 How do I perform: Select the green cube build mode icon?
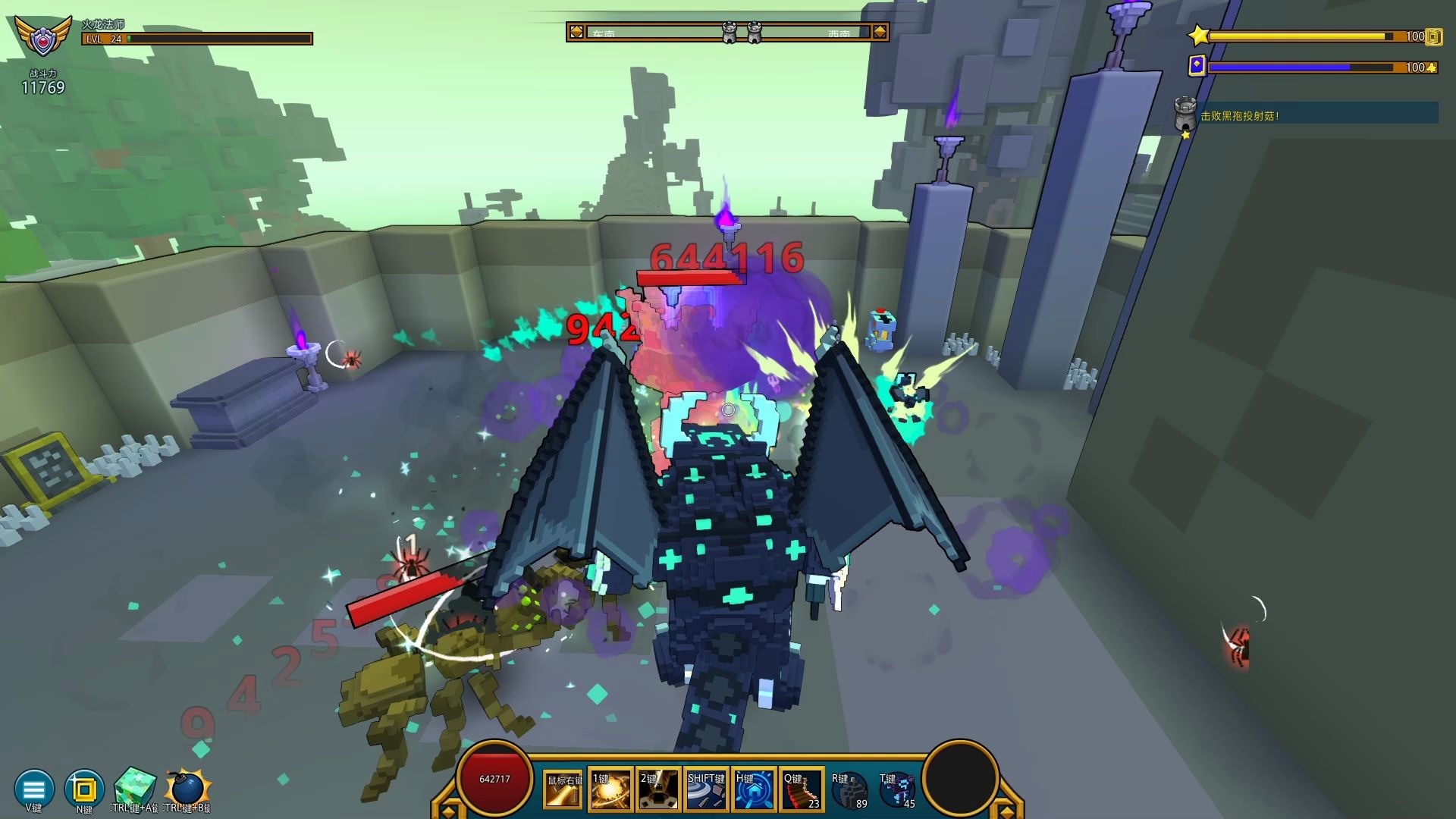click(134, 787)
